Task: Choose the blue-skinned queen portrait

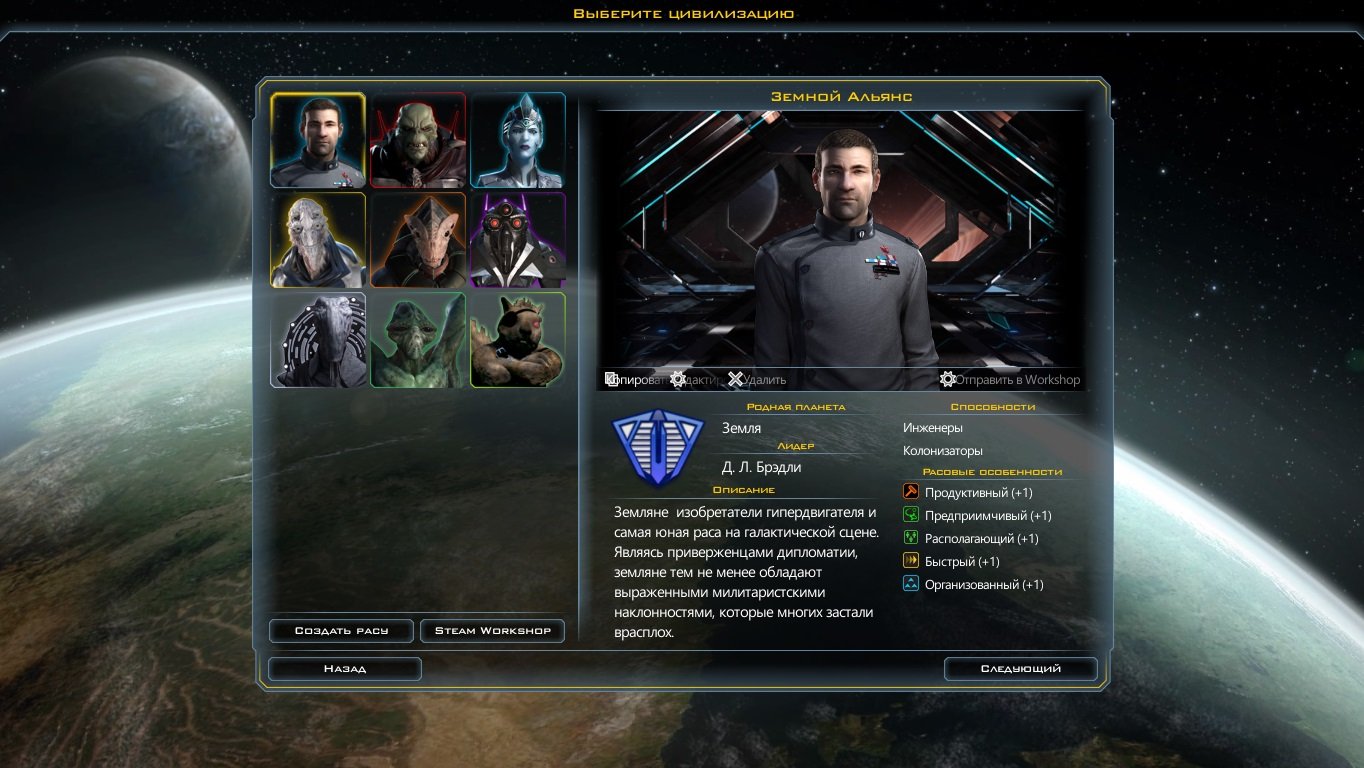Action: 517,139
